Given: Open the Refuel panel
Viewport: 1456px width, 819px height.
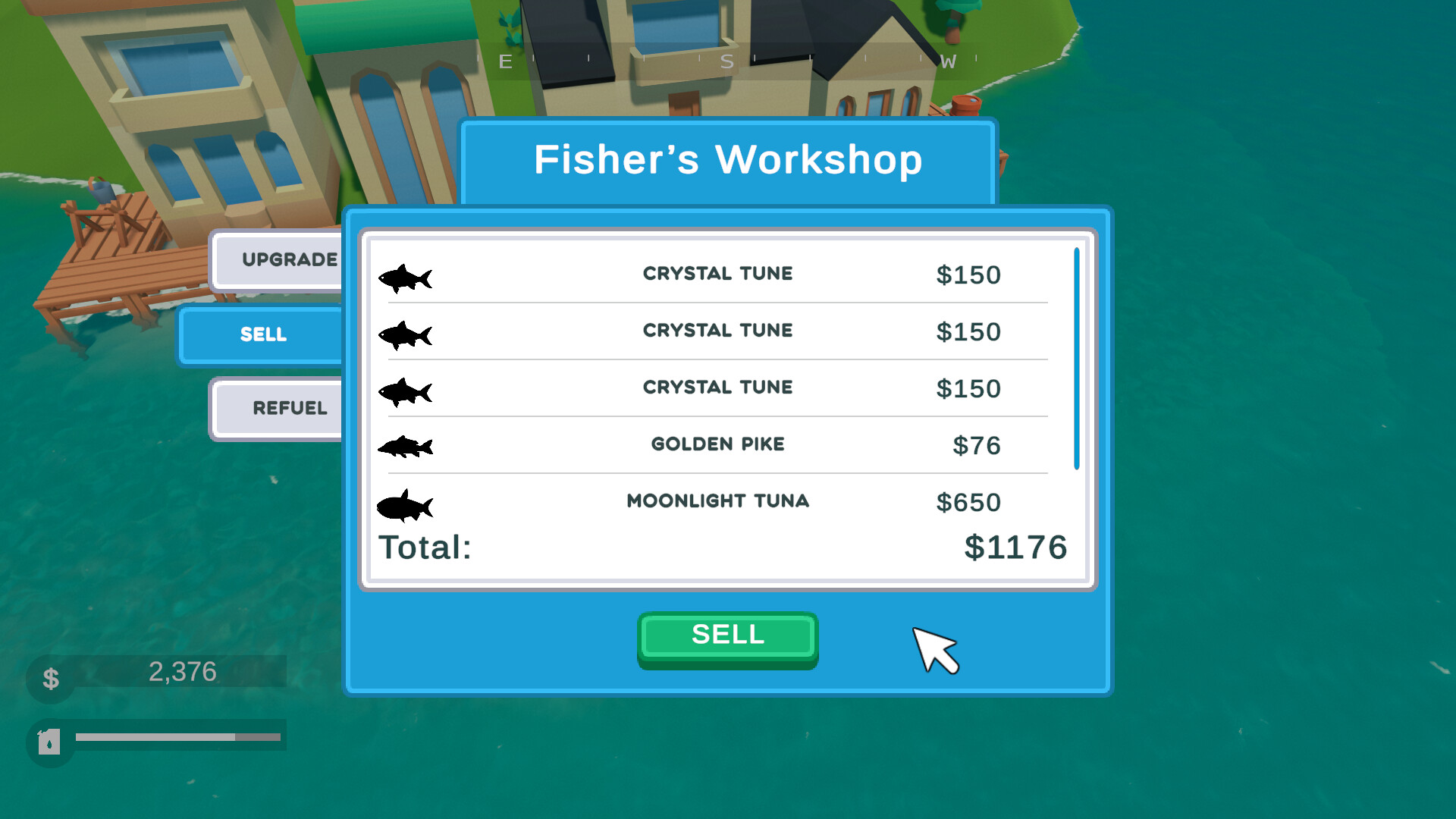Looking at the screenshot, I should click(289, 408).
